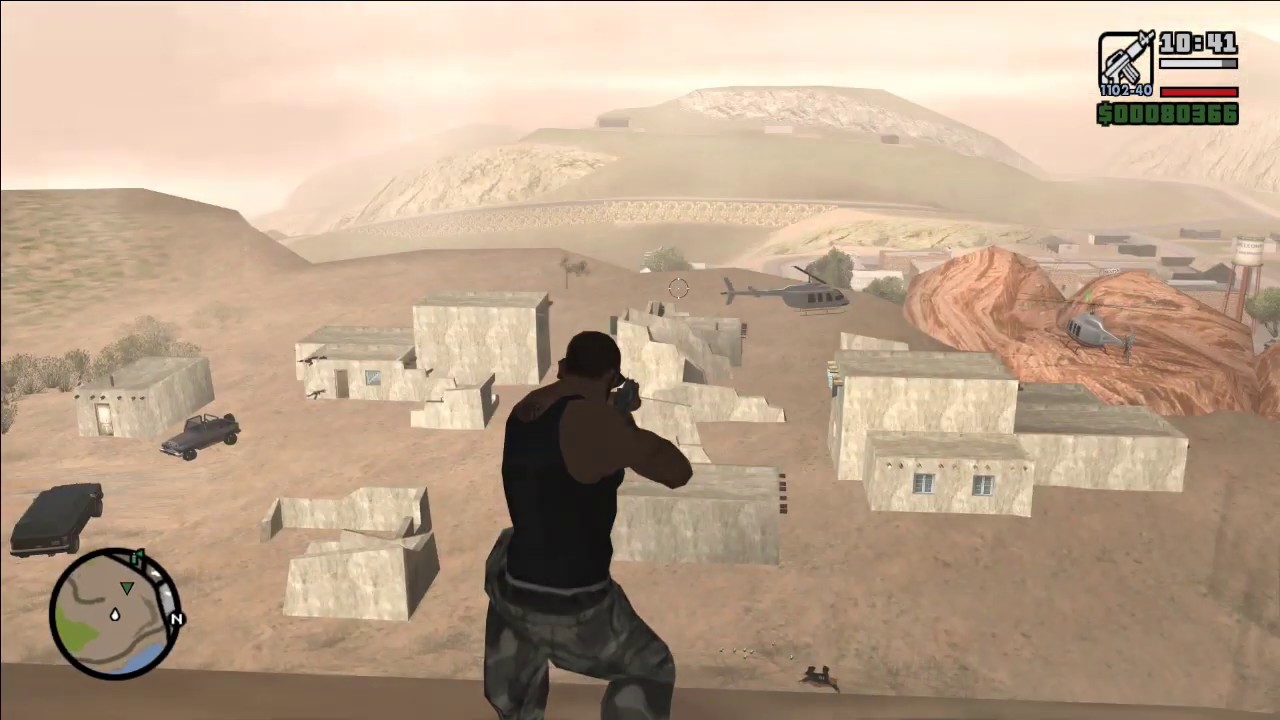Click the N compass letter on the minimap edge
This screenshot has height=720, width=1280.
tap(177, 618)
